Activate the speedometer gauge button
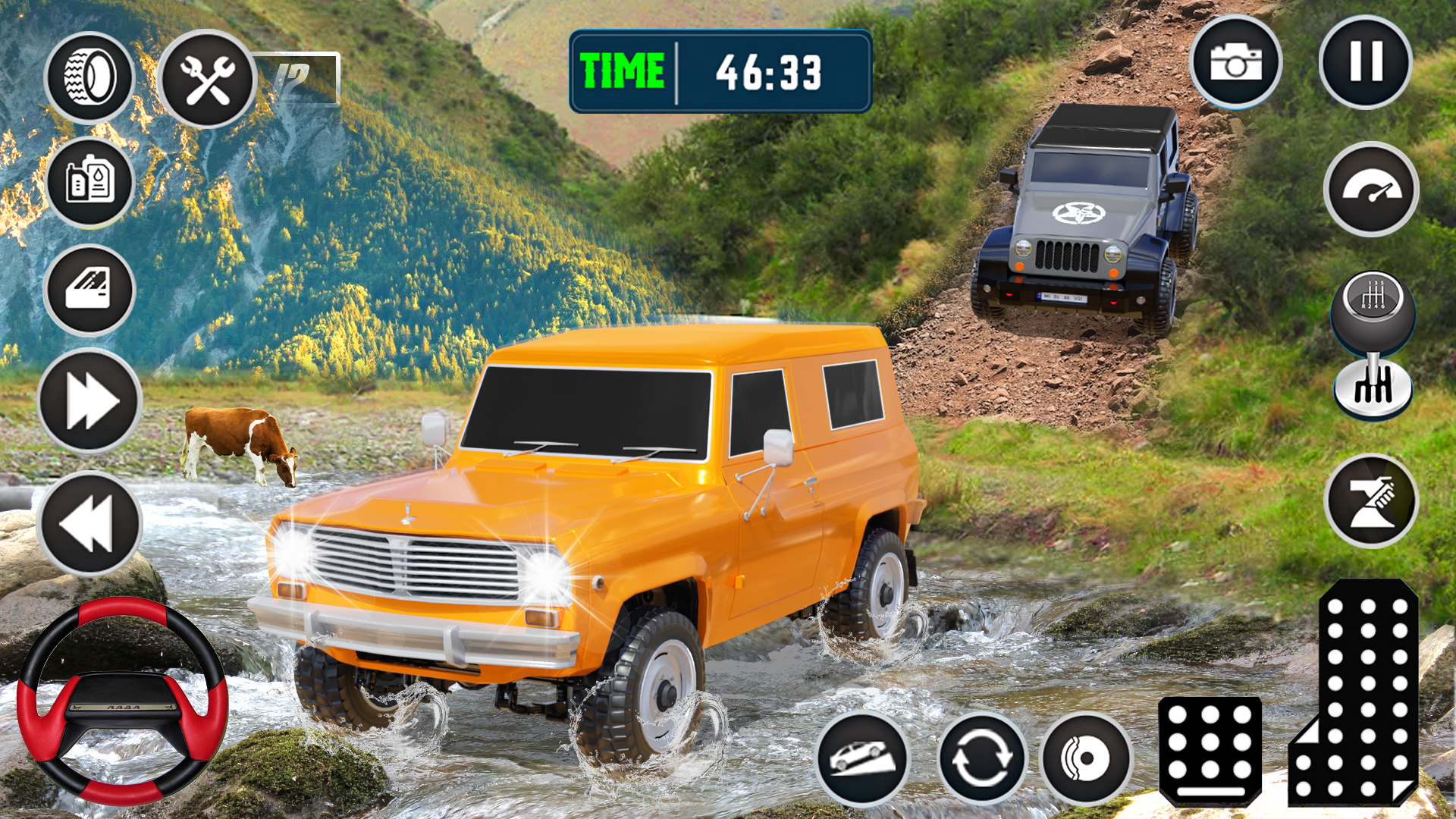Image resolution: width=1456 pixels, height=819 pixels. [1371, 190]
